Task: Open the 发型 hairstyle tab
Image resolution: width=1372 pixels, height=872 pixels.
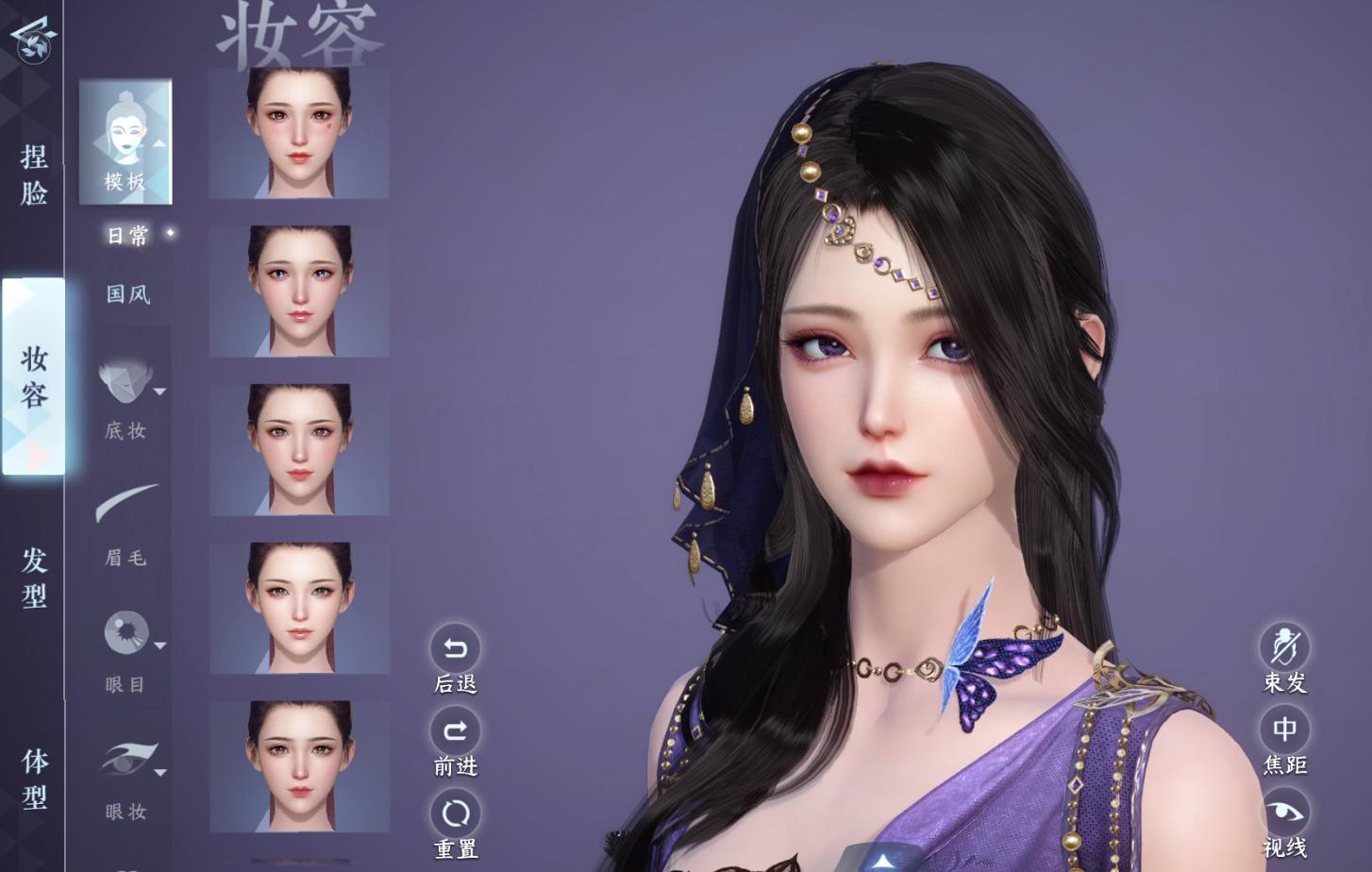Action: 34,577
